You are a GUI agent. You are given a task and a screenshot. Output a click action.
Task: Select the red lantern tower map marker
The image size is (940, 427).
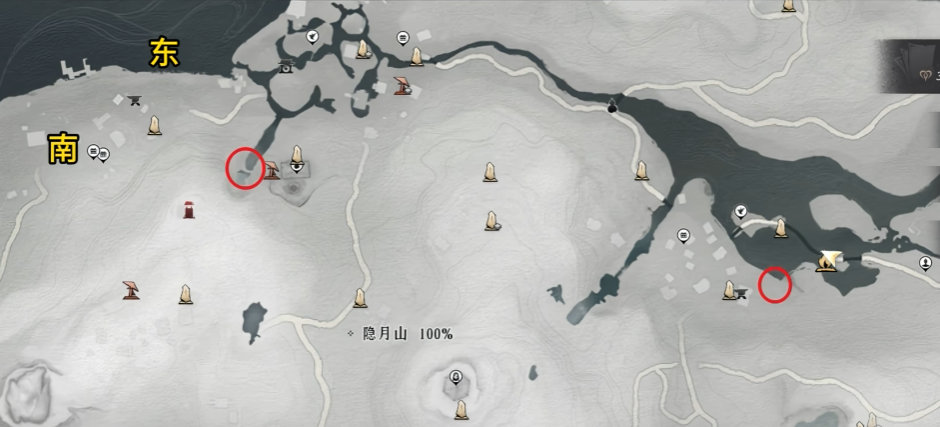[189, 209]
